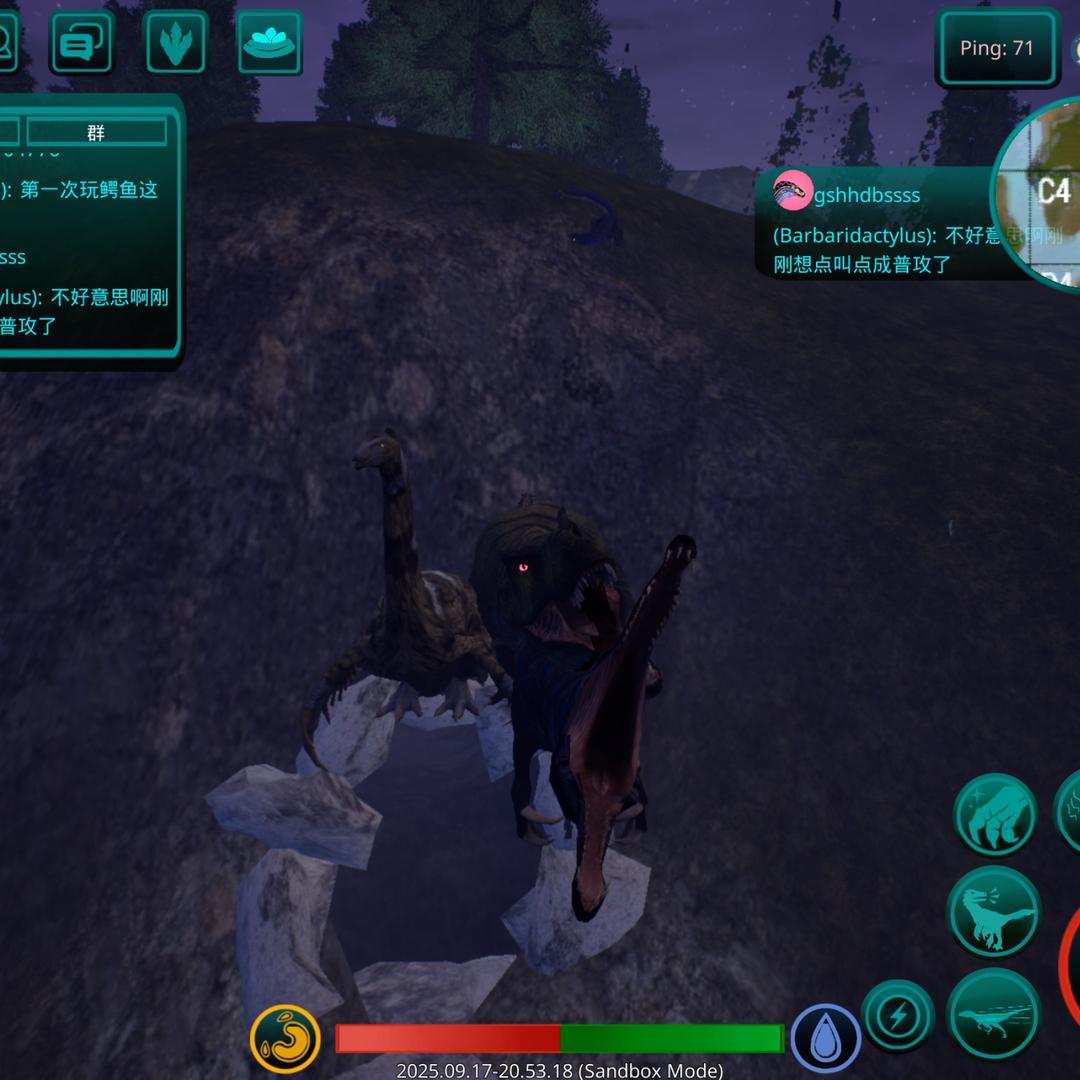
Task: Toggle the sprinting dinosaur run button
Action: (x=993, y=1013)
